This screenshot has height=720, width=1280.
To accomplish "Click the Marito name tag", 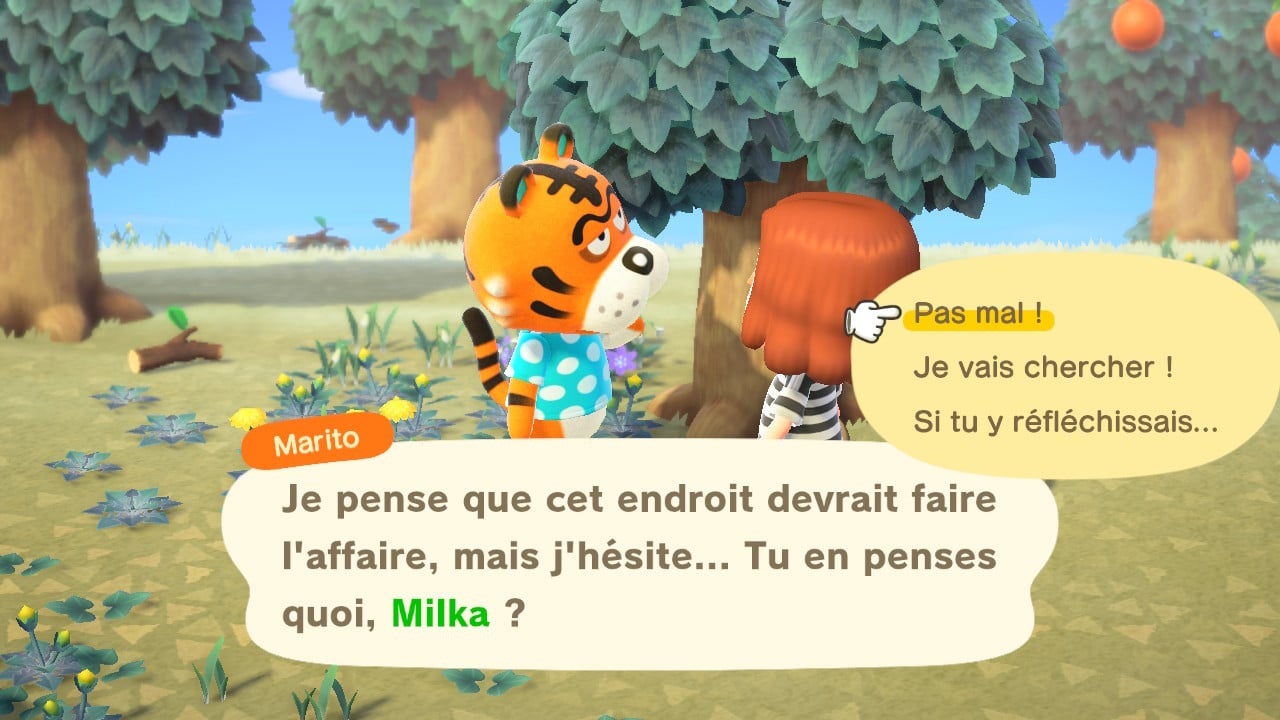I will click(x=316, y=440).
